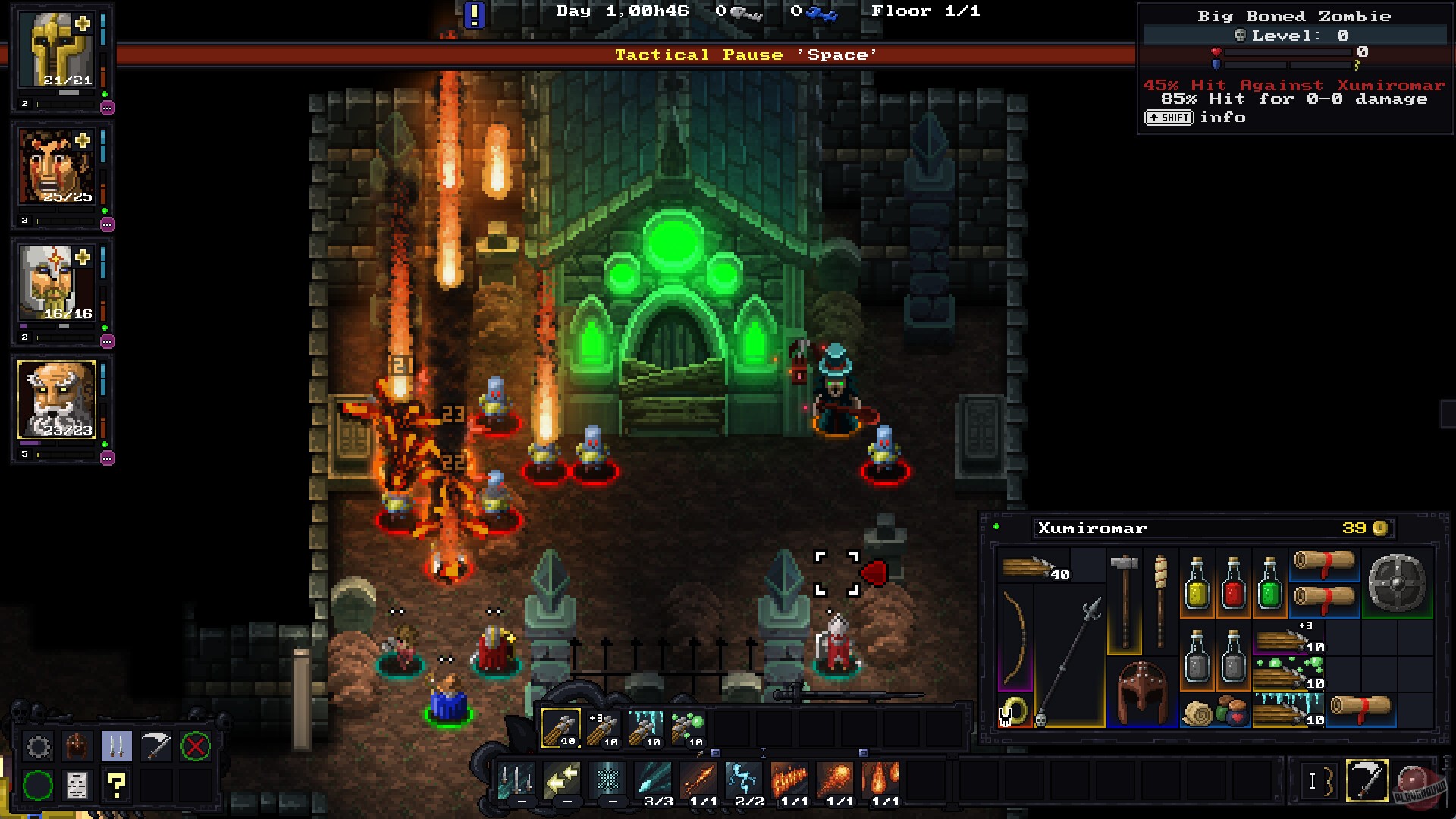Select the triple swords attack skill
The width and height of the screenshot is (1456, 819).
516,780
